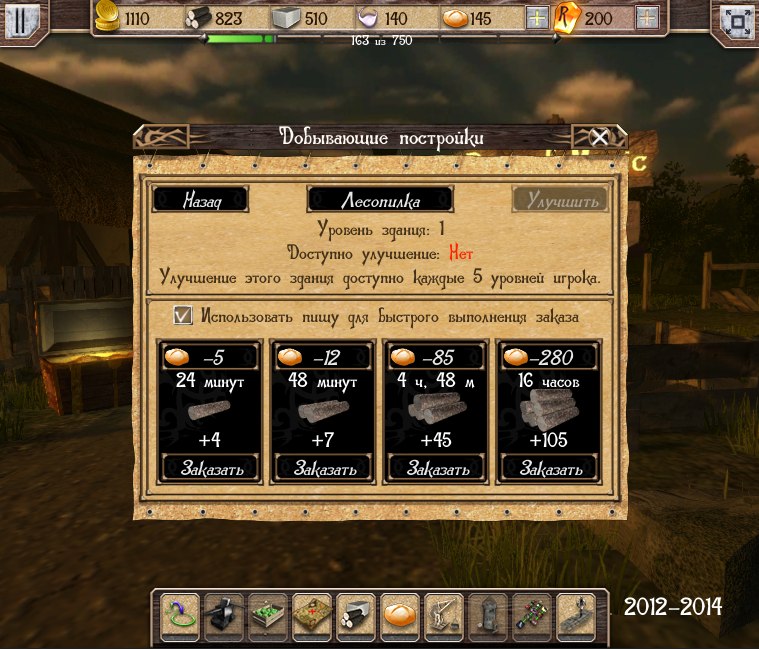
Task: Order the 48-minute wood batch
Action: point(322,467)
